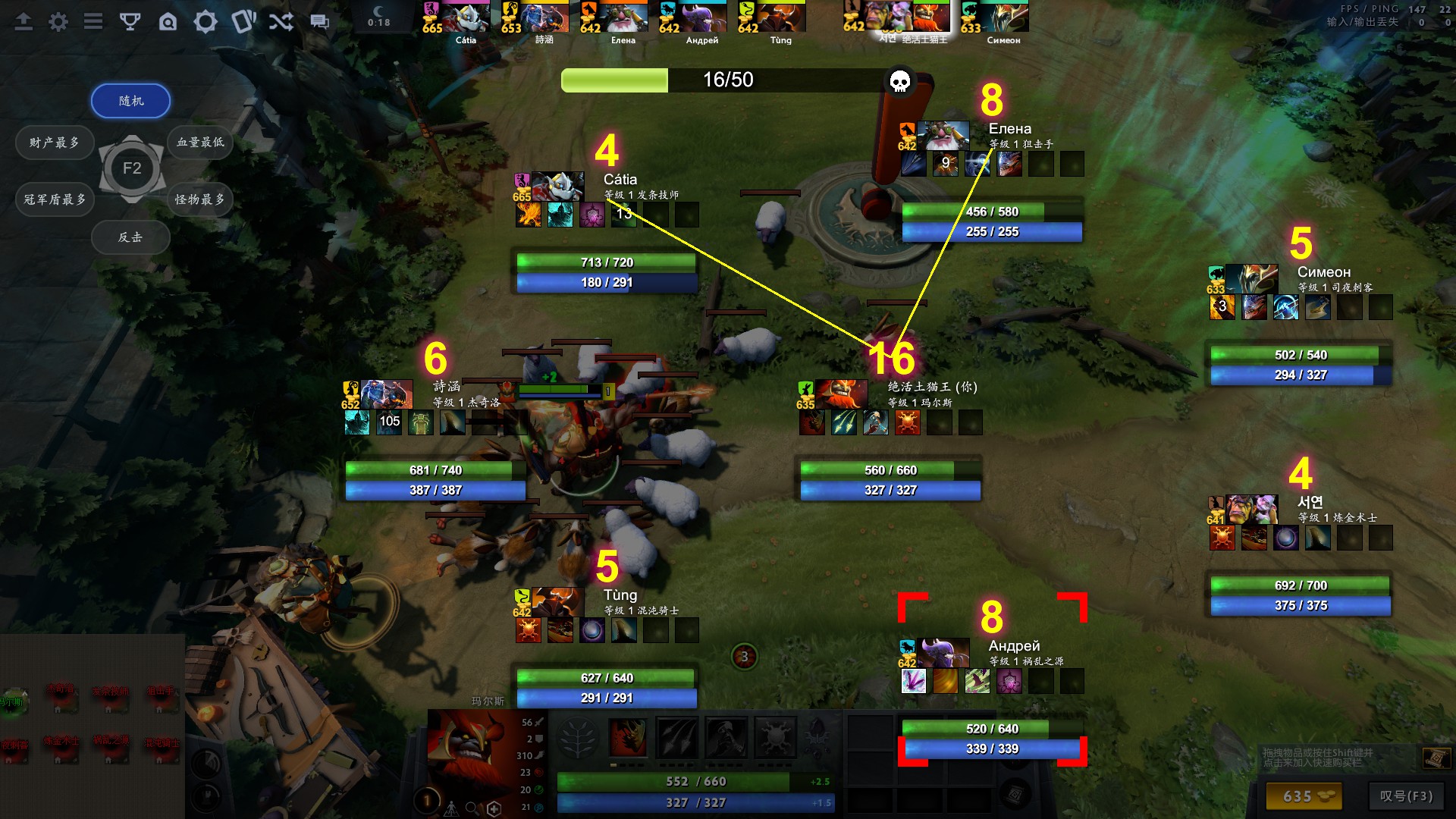
Task: Click the upload icon at top left
Action: coord(23,21)
